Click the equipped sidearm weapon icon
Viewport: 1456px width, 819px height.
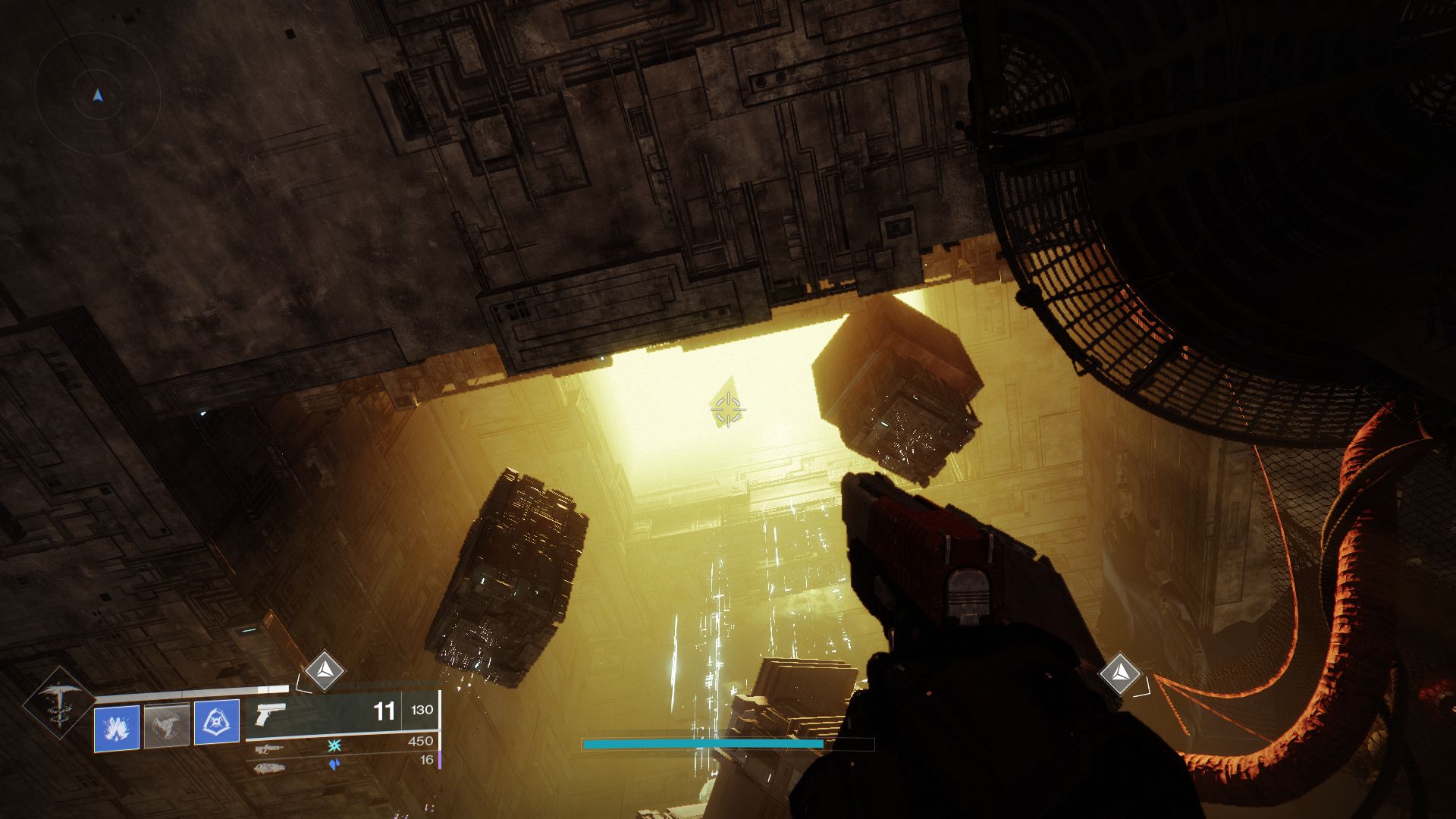coord(271,714)
